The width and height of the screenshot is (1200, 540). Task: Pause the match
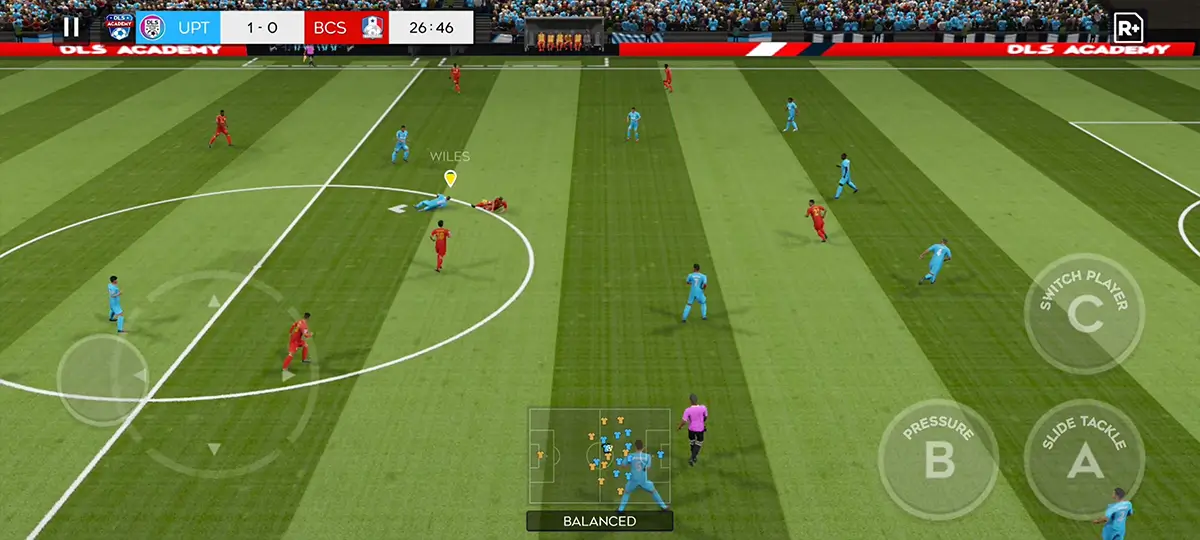click(71, 27)
